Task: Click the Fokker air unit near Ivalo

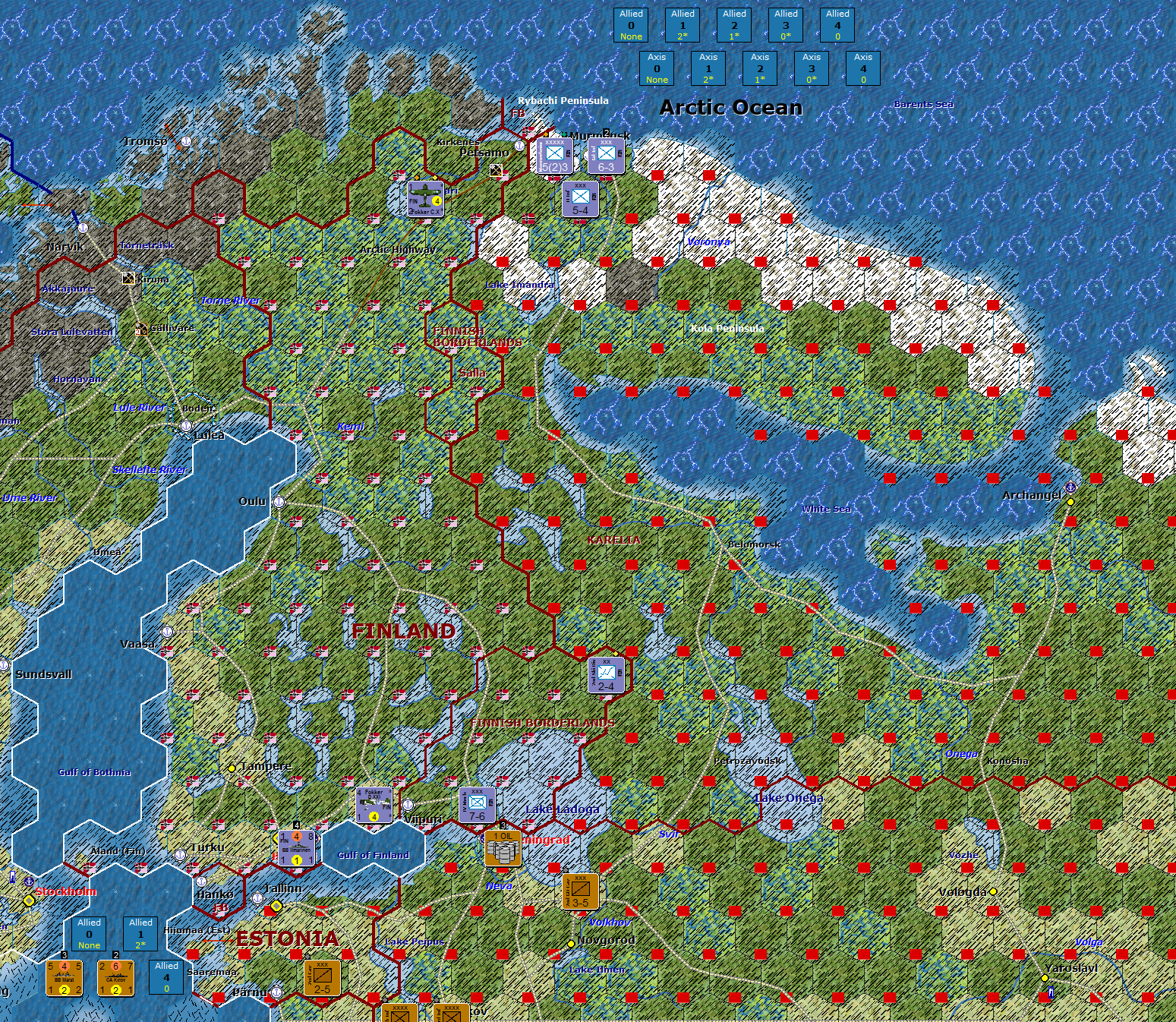Action: click(424, 199)
